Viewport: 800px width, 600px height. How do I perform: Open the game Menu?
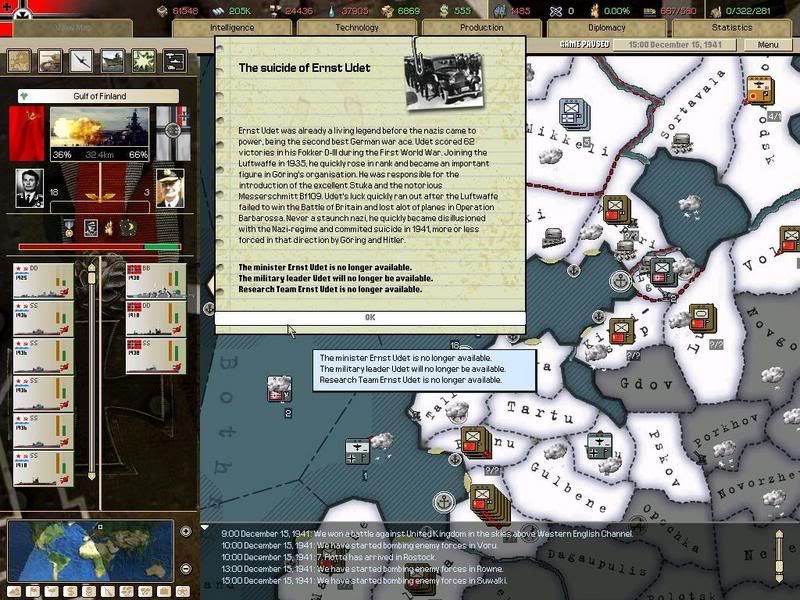(768, 45)
